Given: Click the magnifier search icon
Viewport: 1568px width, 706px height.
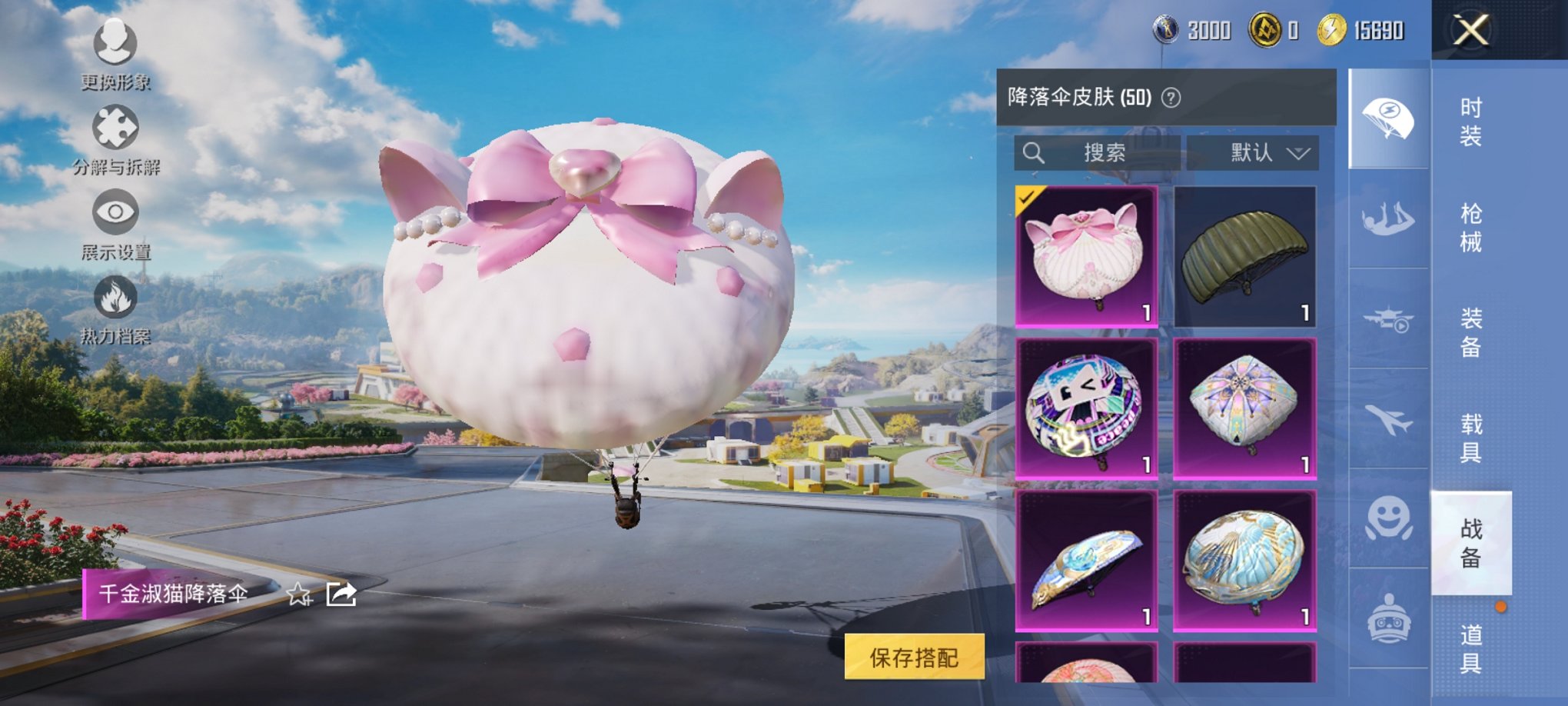Looking at the screenshot, I should click(1034, 153).
